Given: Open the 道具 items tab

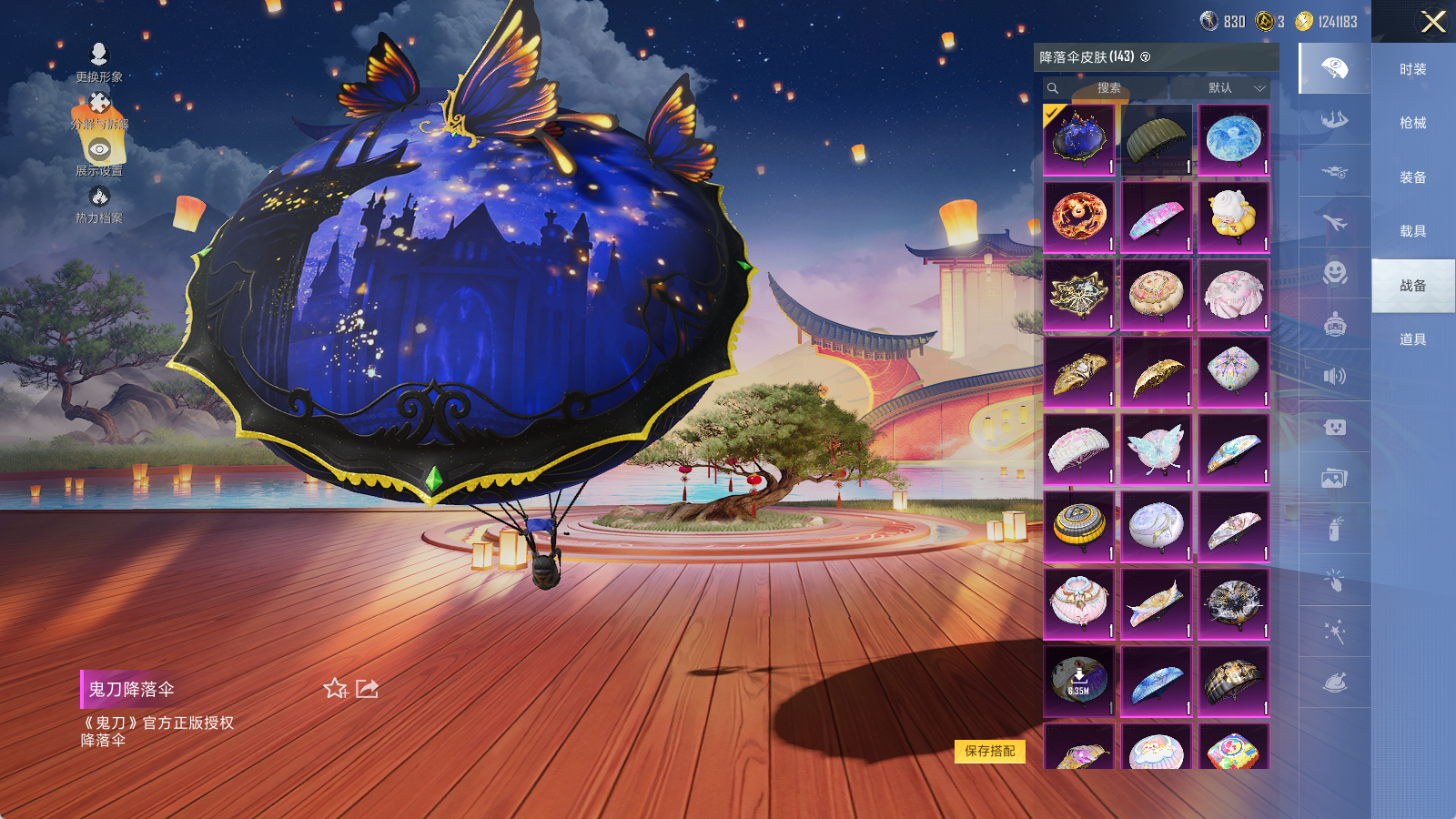Looking at the screenshot, I should [1412, 339].
